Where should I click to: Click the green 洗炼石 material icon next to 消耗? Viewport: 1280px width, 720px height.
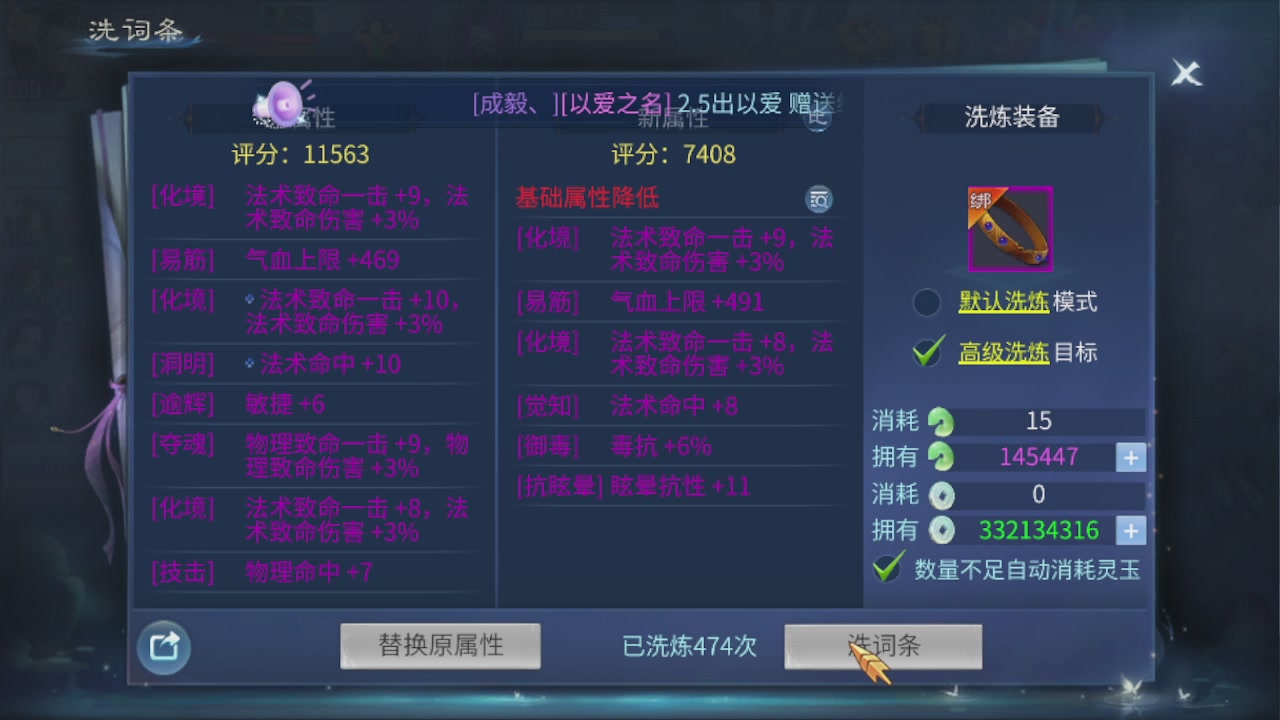pyautogui.click(x=940, y=422)
